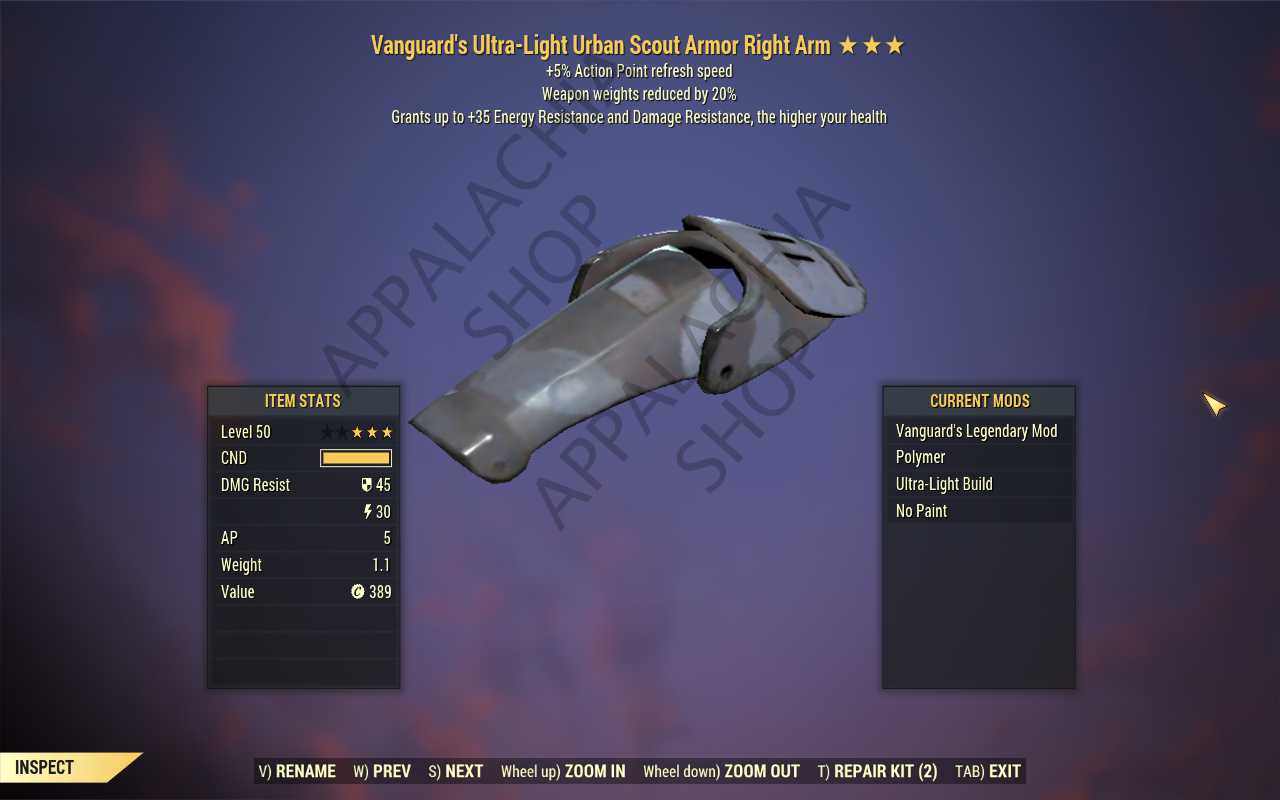1280x800 pixels.
Task: Exit the inspect view with TAB) EXIT
Action: pyautogui.click(x=987, y=771)
